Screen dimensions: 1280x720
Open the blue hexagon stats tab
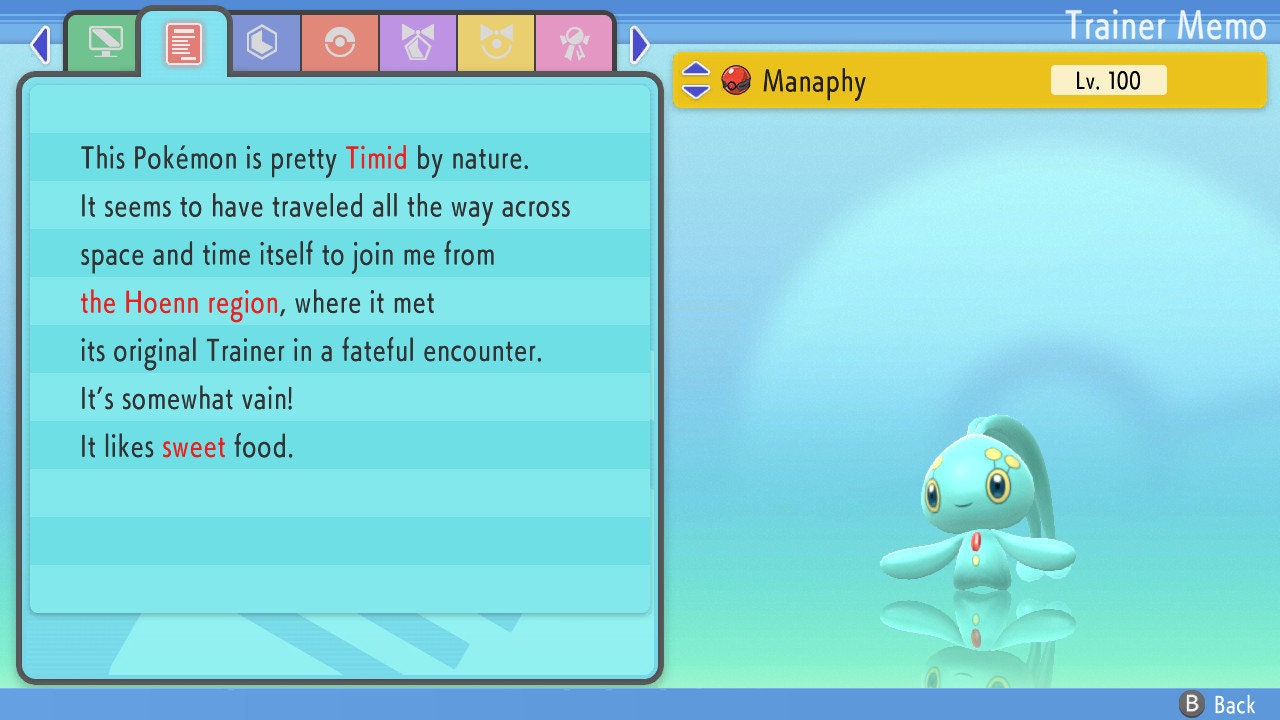262,42
